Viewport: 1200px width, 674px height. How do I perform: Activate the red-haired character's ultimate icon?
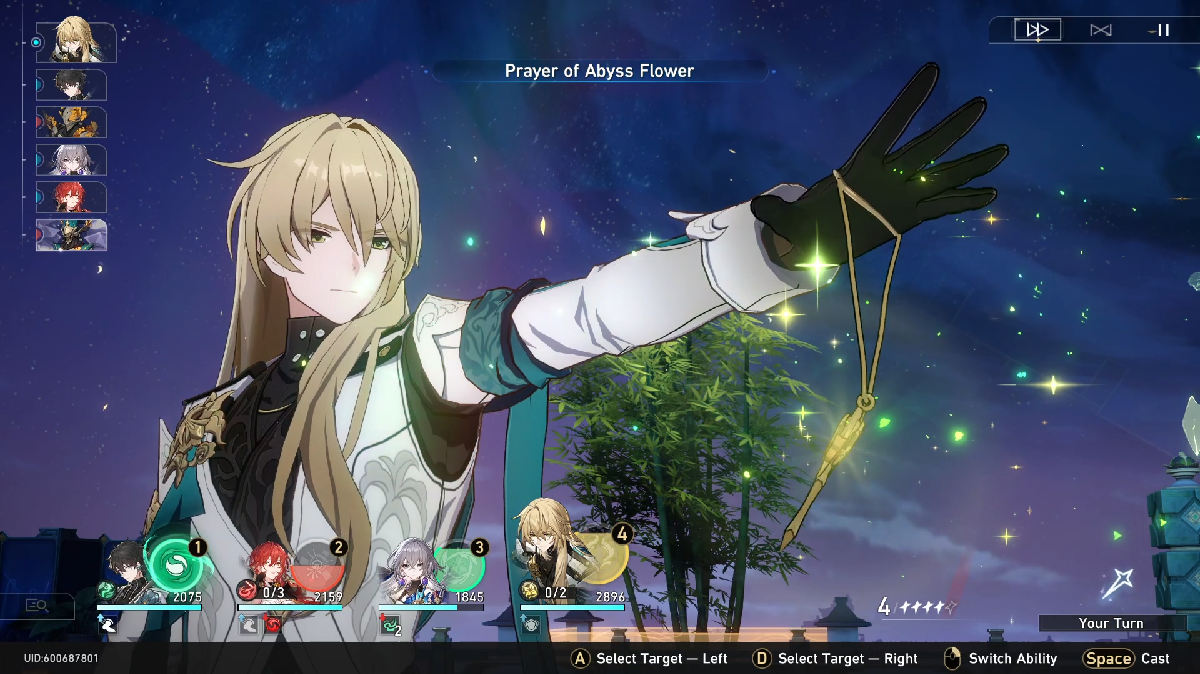[x=316, y=563]
